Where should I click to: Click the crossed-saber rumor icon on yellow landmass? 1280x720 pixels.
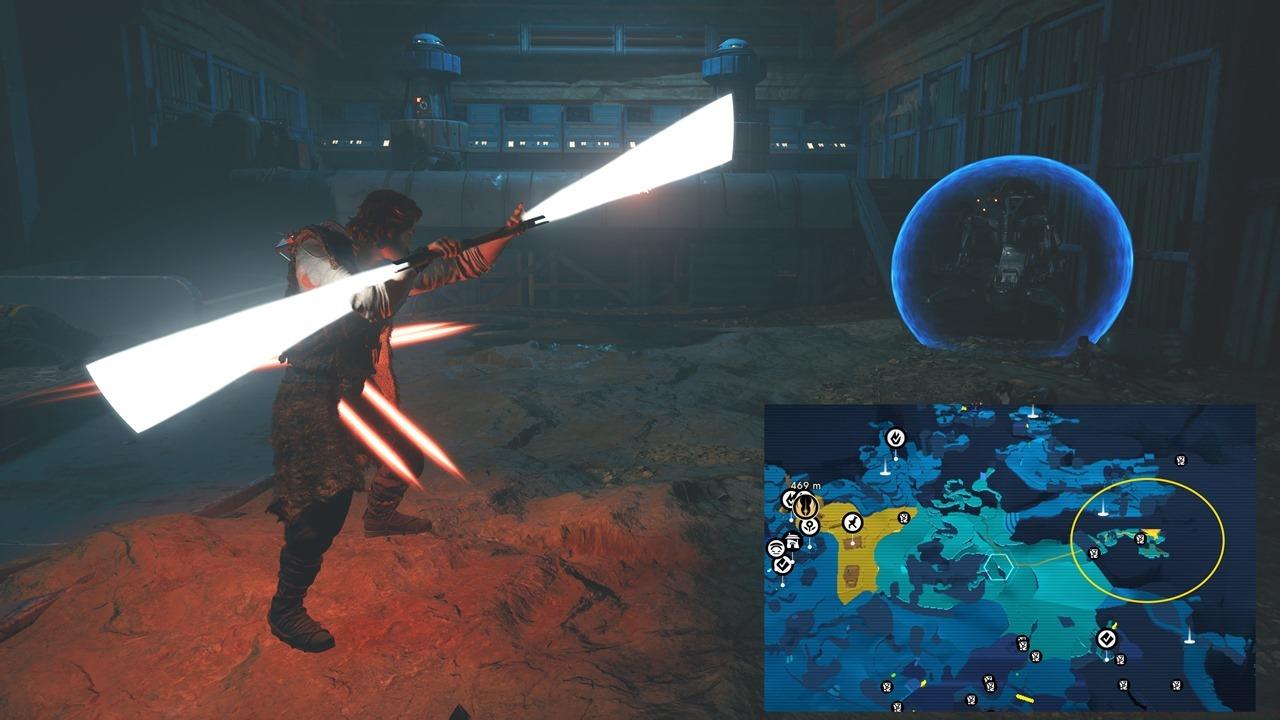[x=852, y=520]
